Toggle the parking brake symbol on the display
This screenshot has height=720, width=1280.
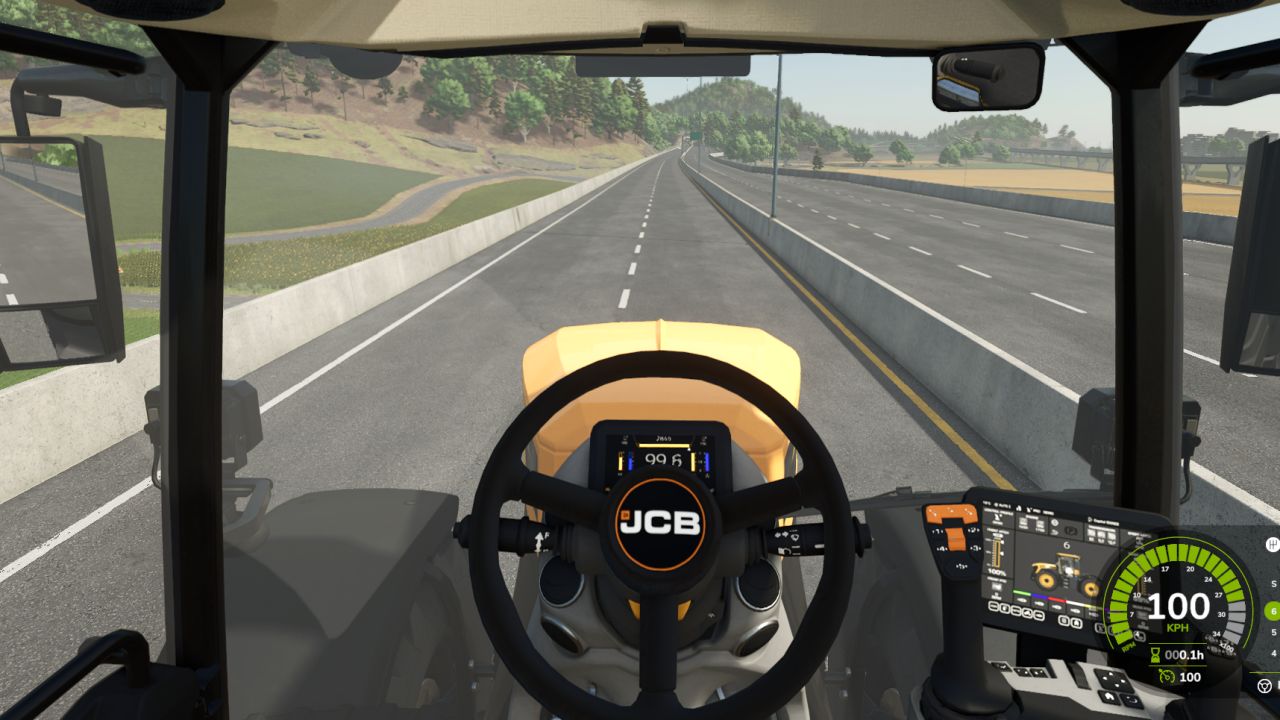(x=1071, y=531)
